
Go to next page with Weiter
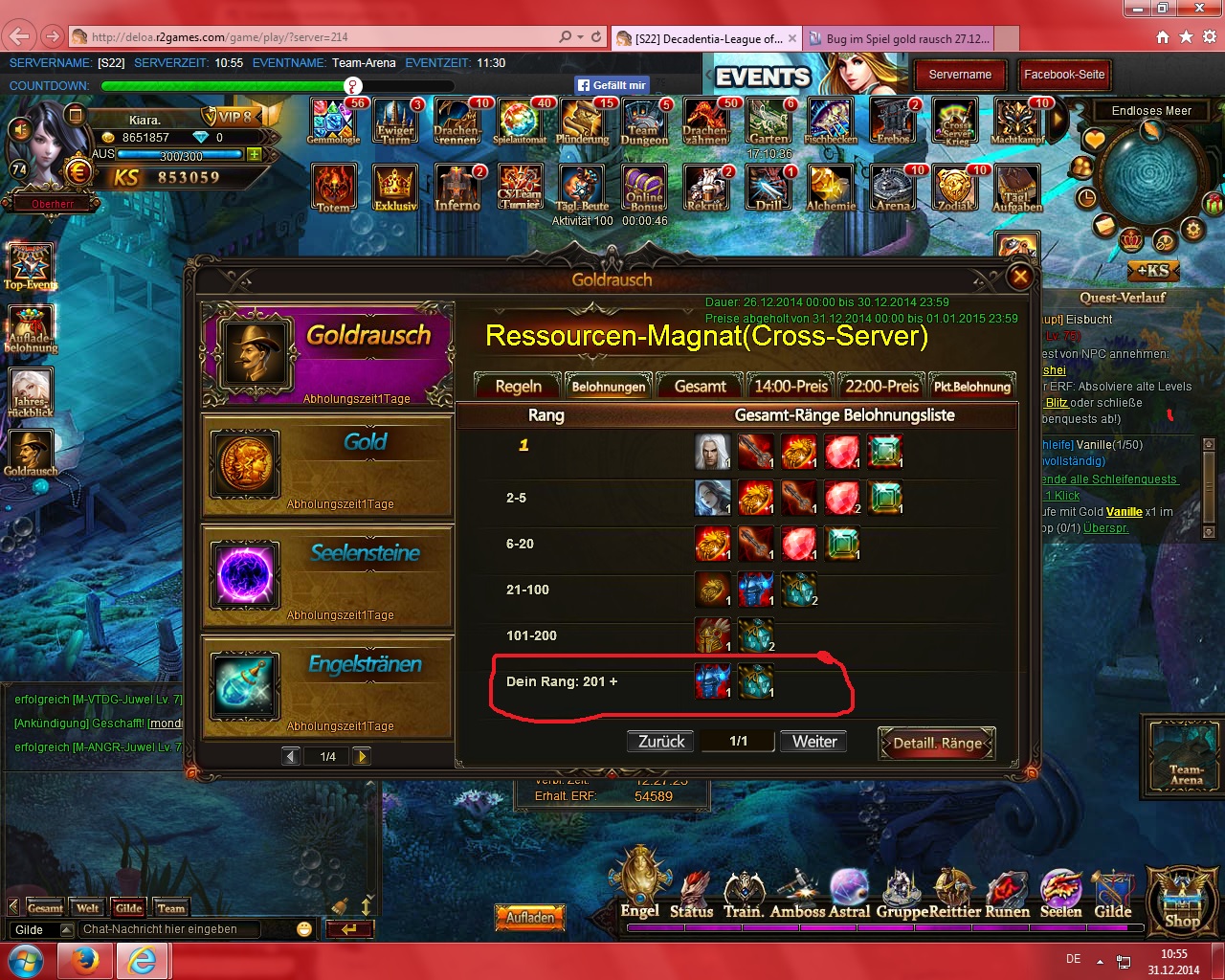pos(814,742)
